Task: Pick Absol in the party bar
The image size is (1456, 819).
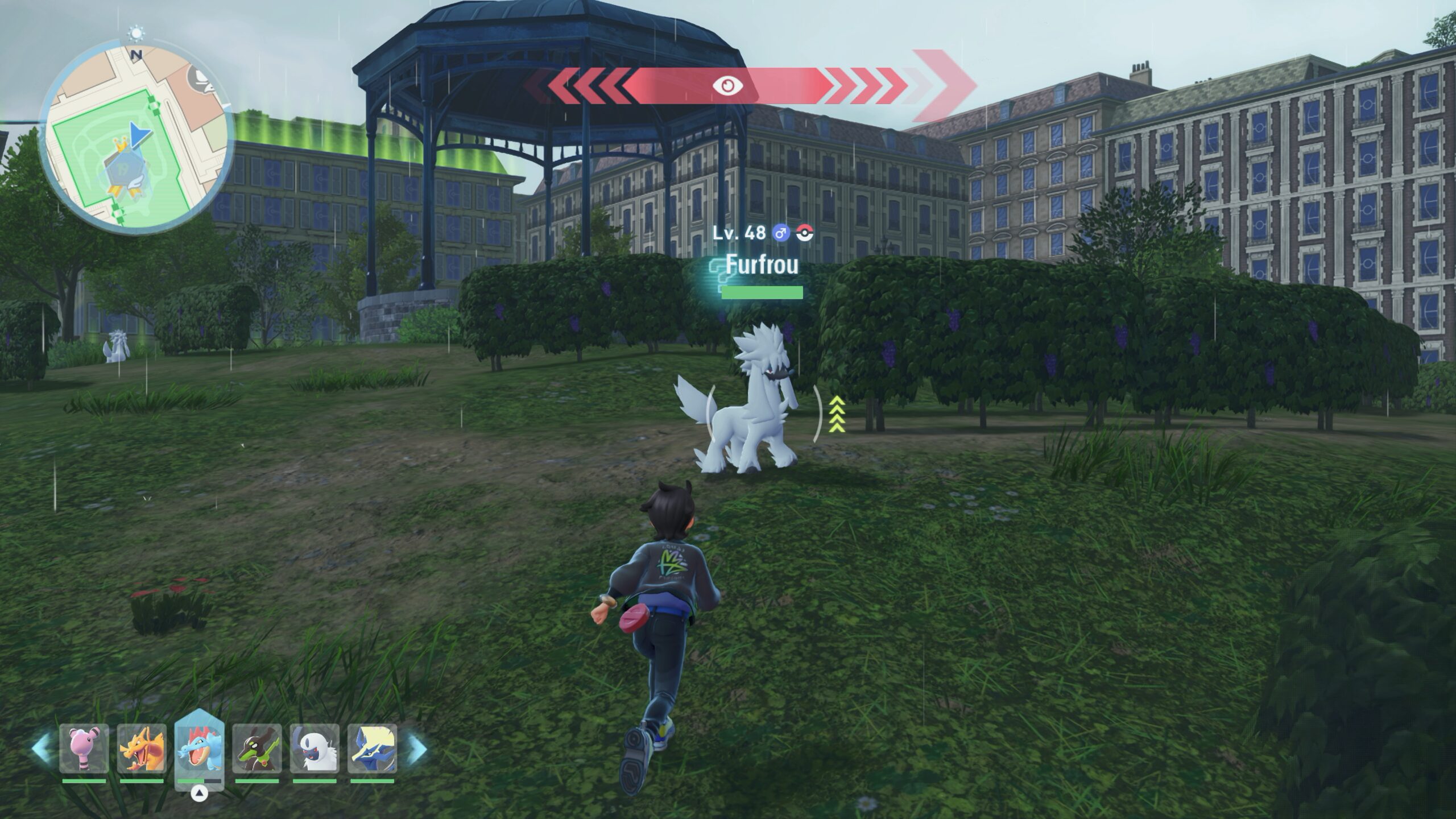Action: pos(315,748)
